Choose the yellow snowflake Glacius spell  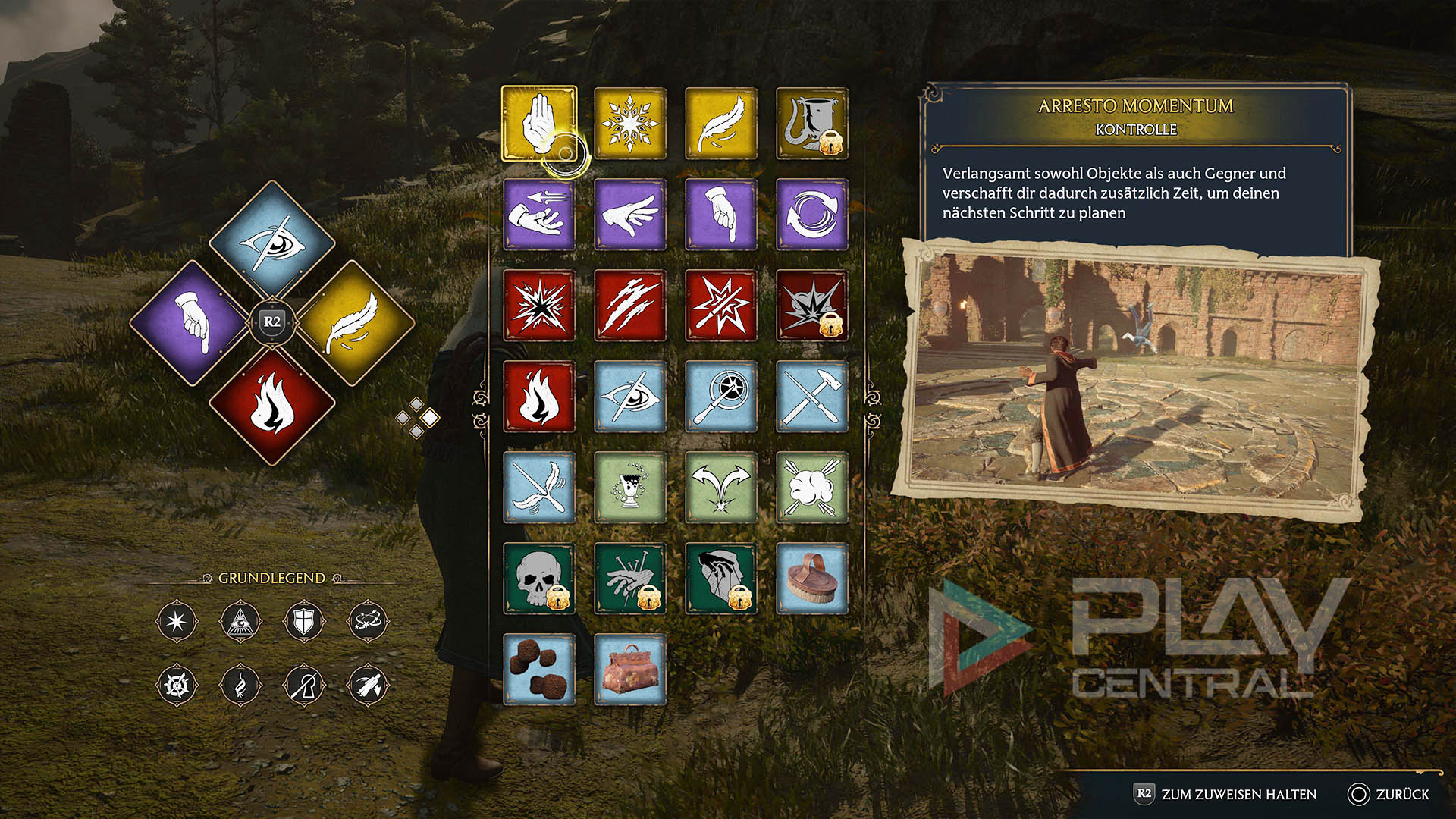(629, 123)
